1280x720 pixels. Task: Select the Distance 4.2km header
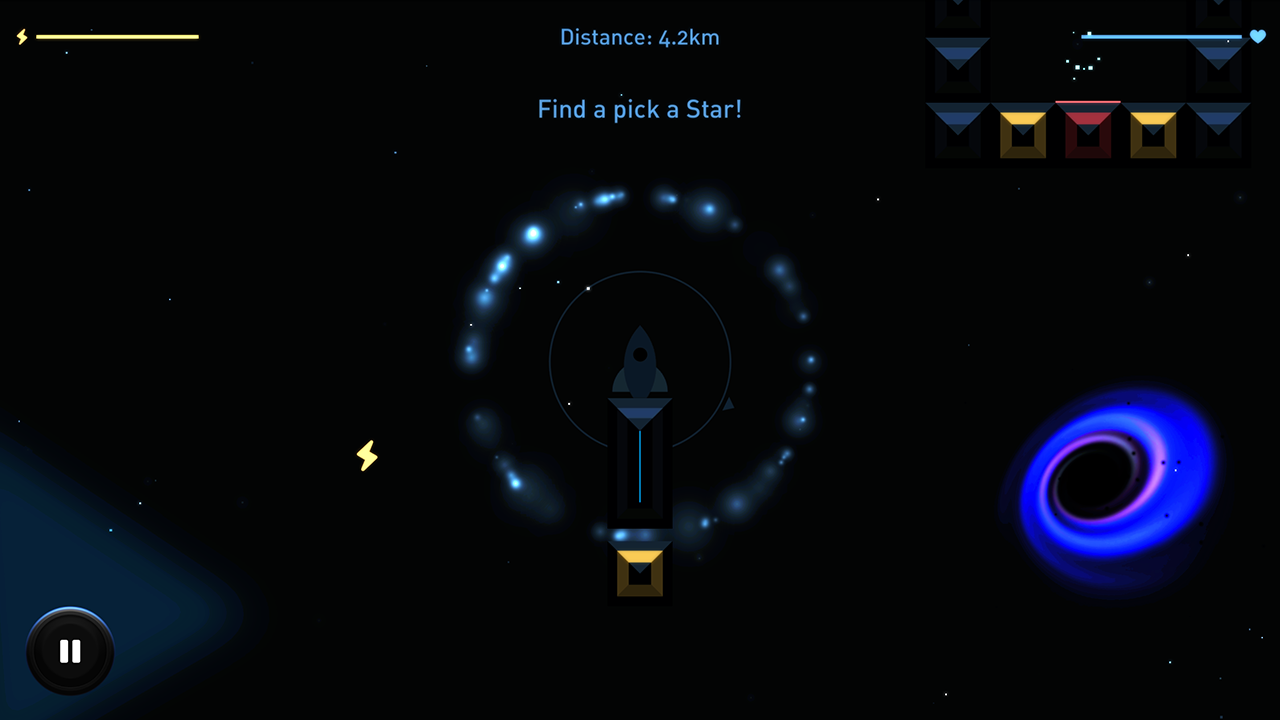(640, 37)
